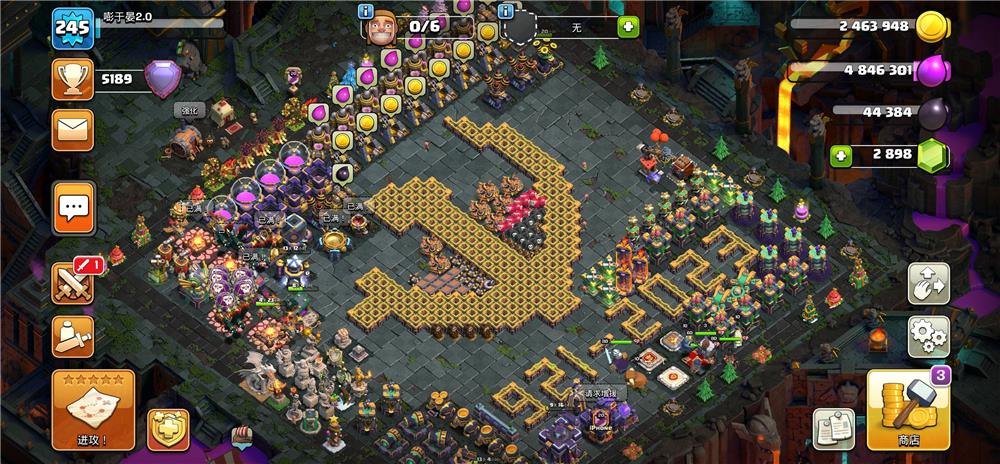
Task: Tap the gold shield plus button
Action: 167,429
